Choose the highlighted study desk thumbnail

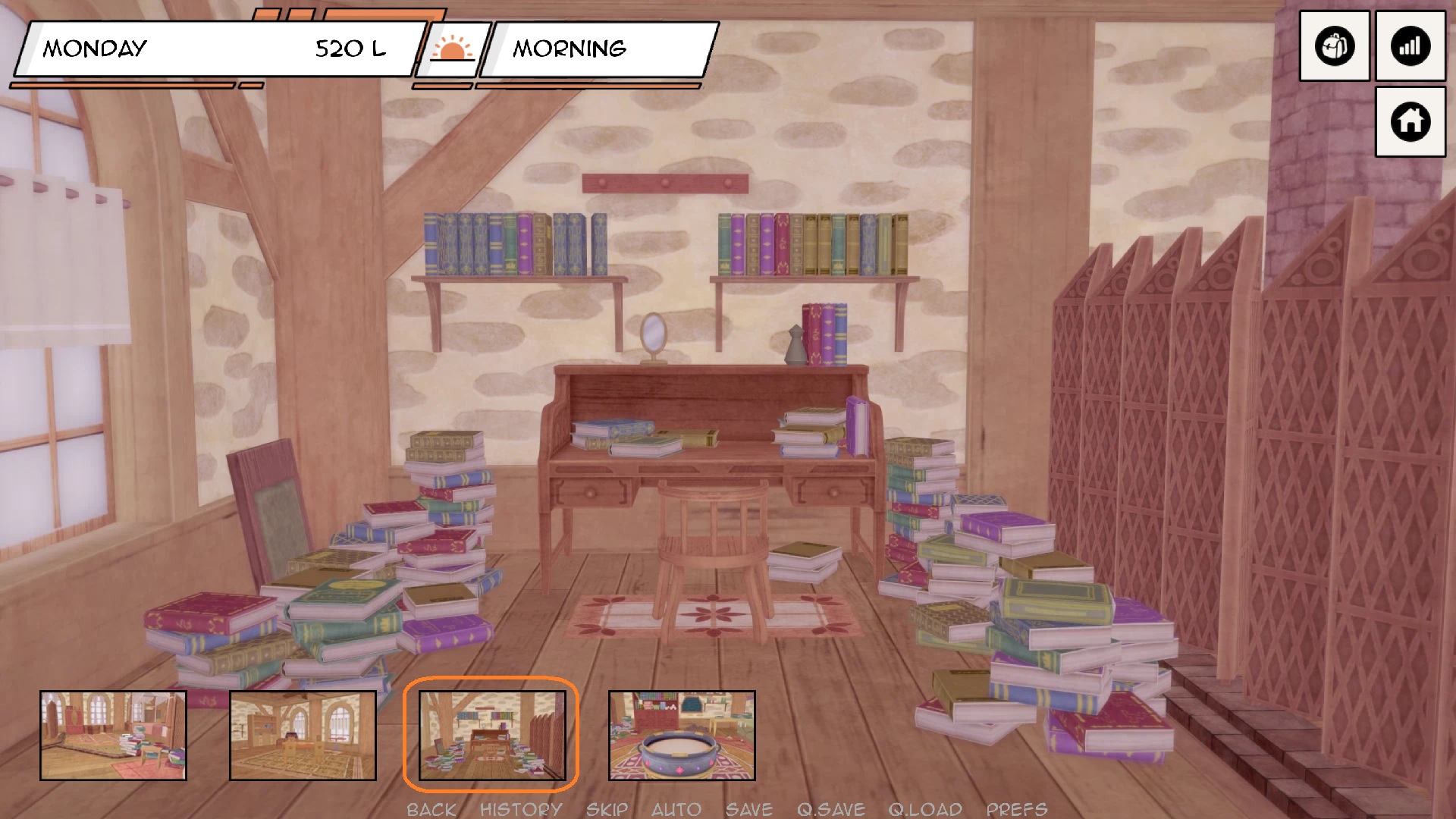[x=491, y=735]
